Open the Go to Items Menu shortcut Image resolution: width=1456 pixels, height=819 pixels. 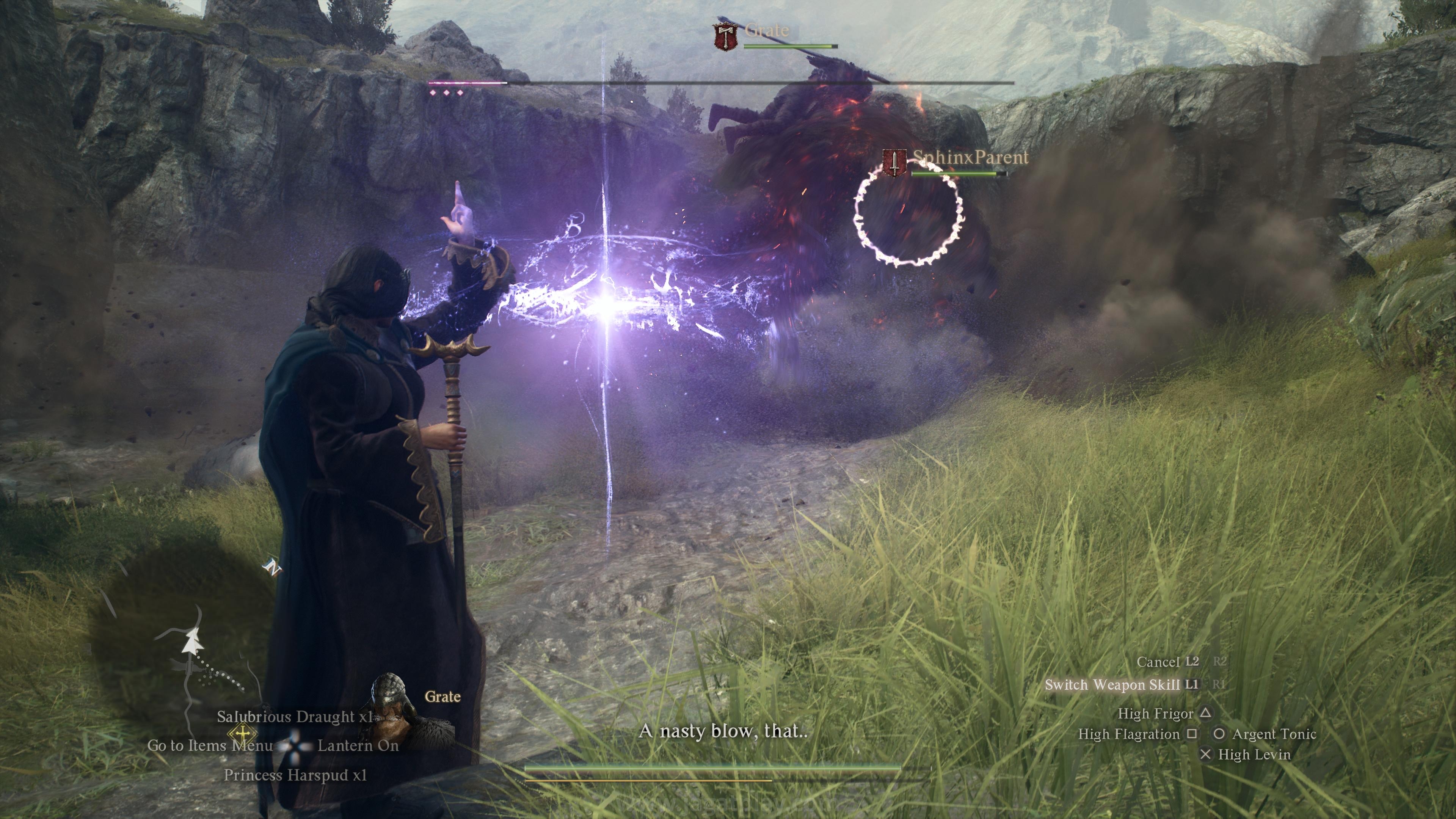[210, 745]
